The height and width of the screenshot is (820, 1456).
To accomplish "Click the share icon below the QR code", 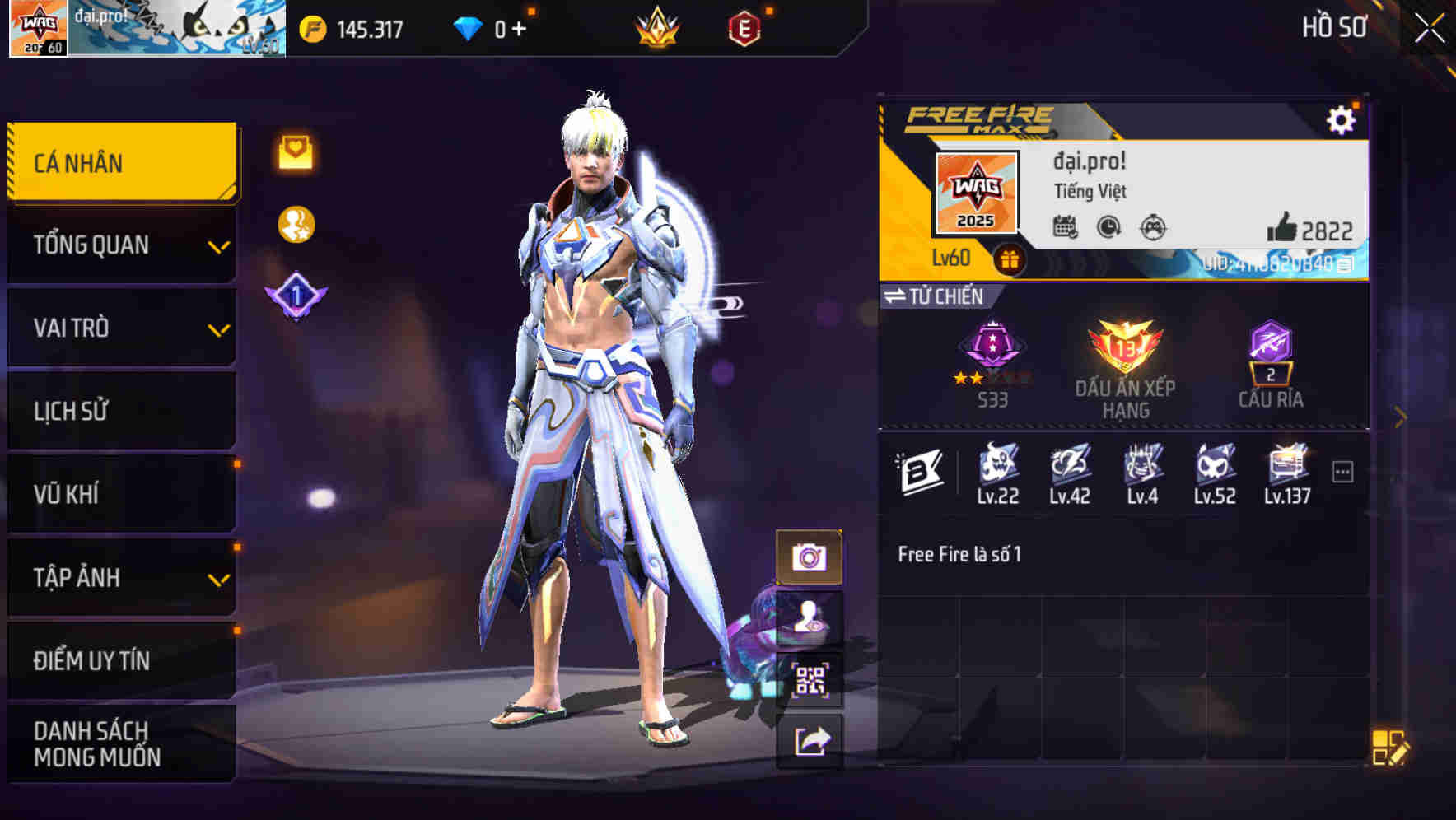I will point(810,742).
